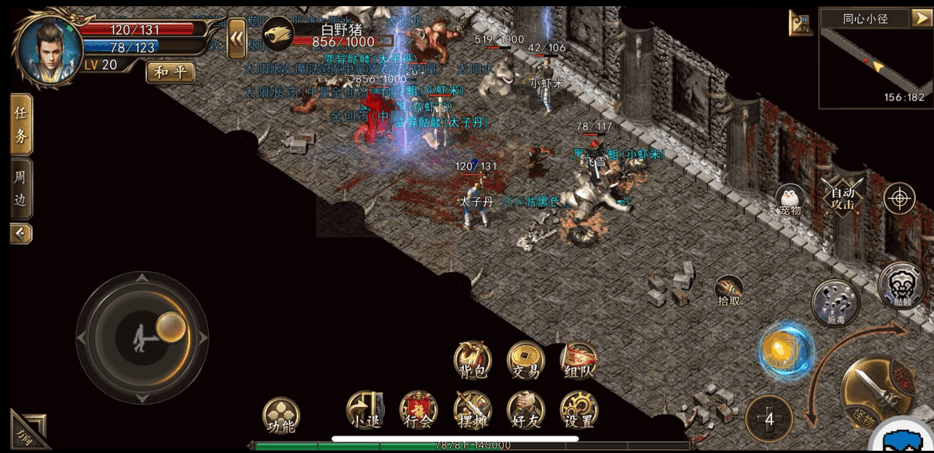Tap the crosshair target-lock icon

tap(899, 197)
